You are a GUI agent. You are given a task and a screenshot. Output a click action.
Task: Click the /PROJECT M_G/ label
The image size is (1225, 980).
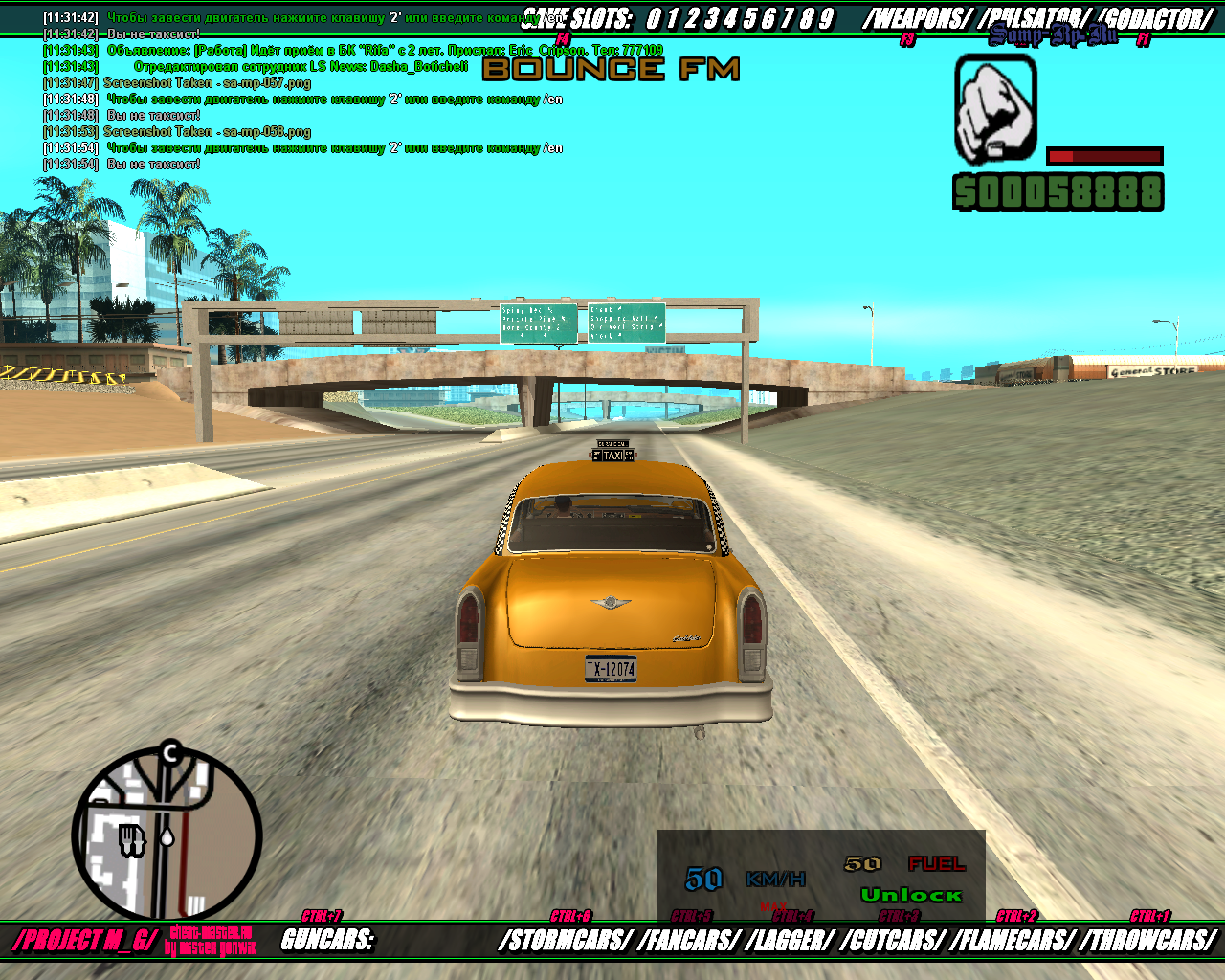coord(84,940)
